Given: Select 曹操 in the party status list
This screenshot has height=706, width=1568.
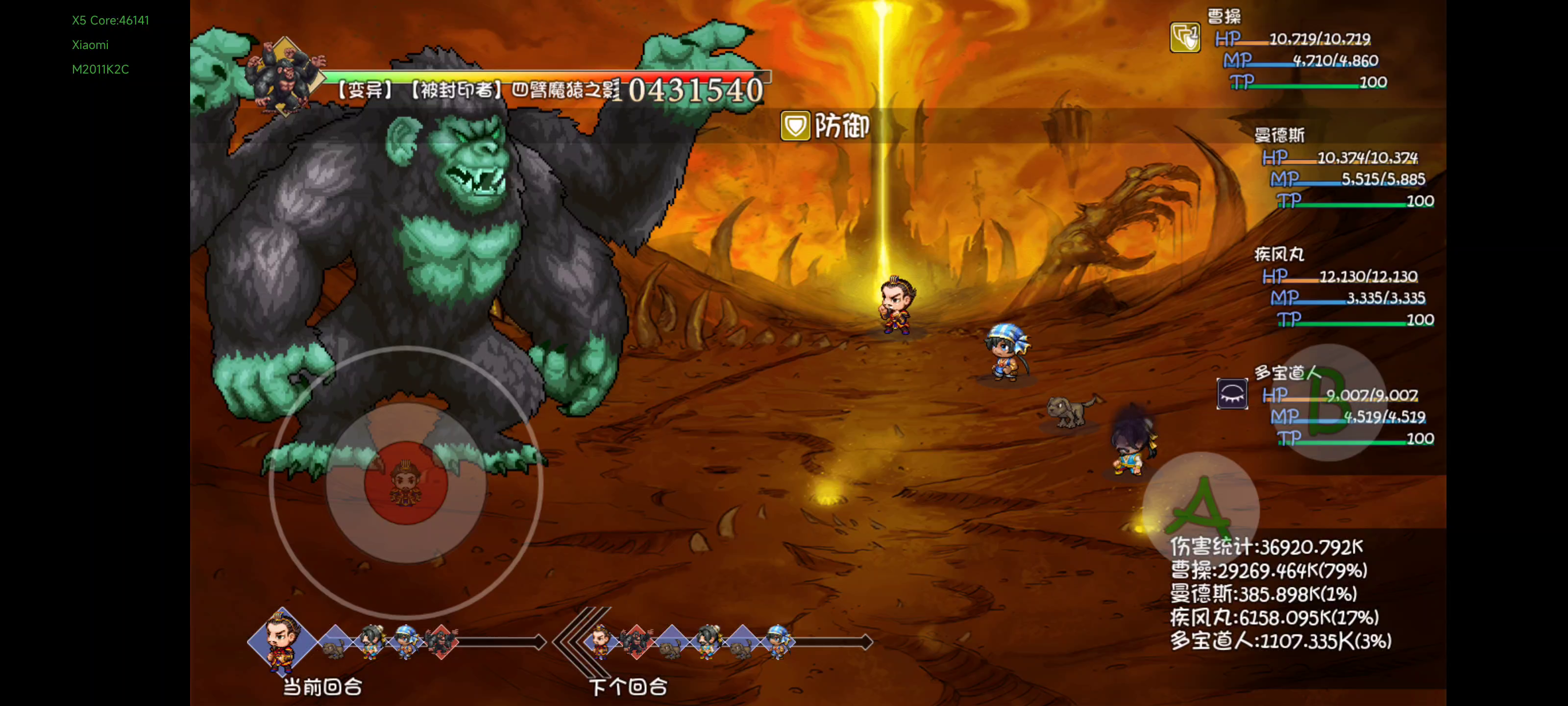Looking at the screenshot, I should point(1224,17).
